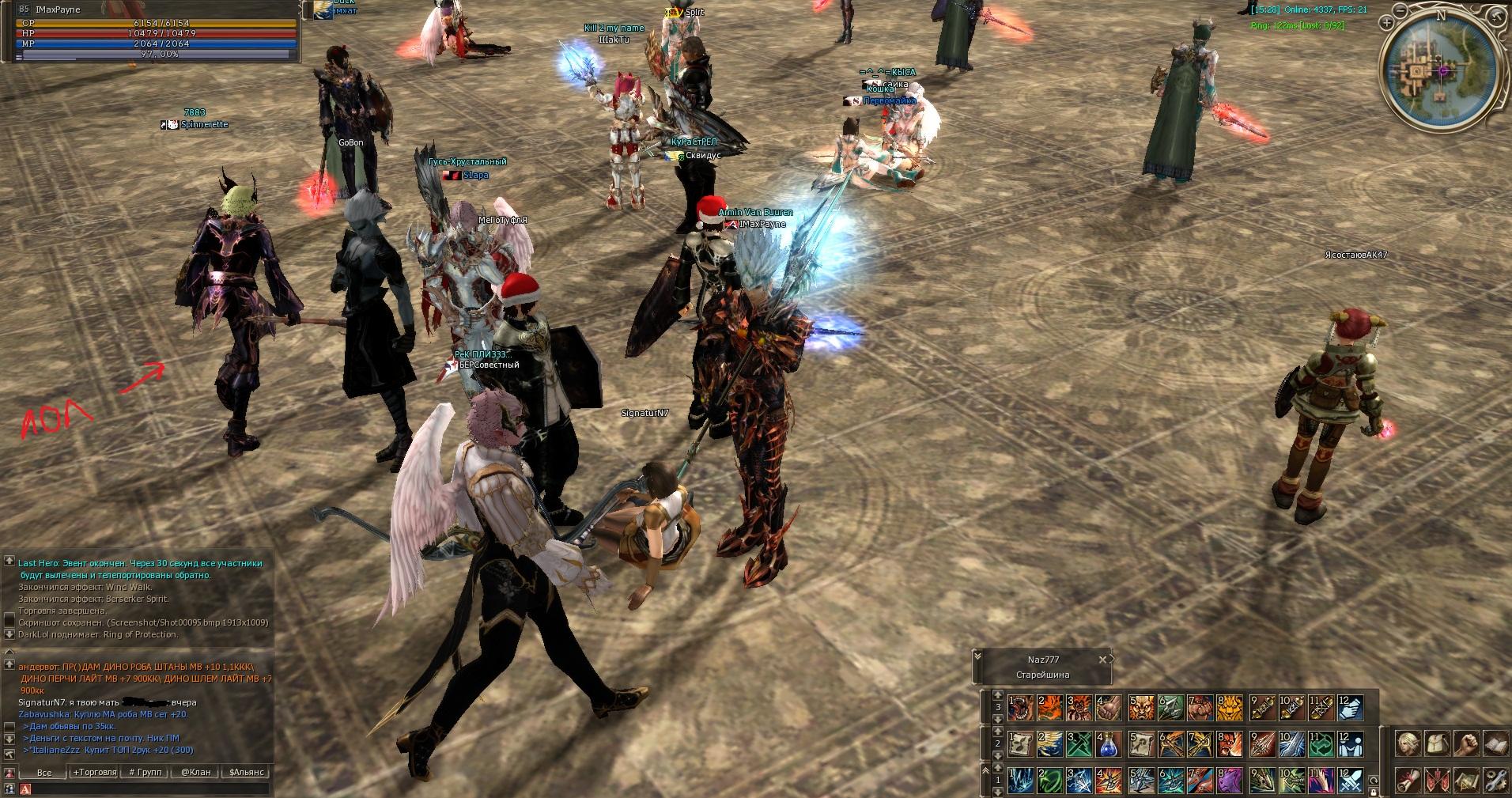Switch to the # Групп chat tab
Viewport: 1512px width, 798px height.
pyautogui.click(x=144, y=772)
